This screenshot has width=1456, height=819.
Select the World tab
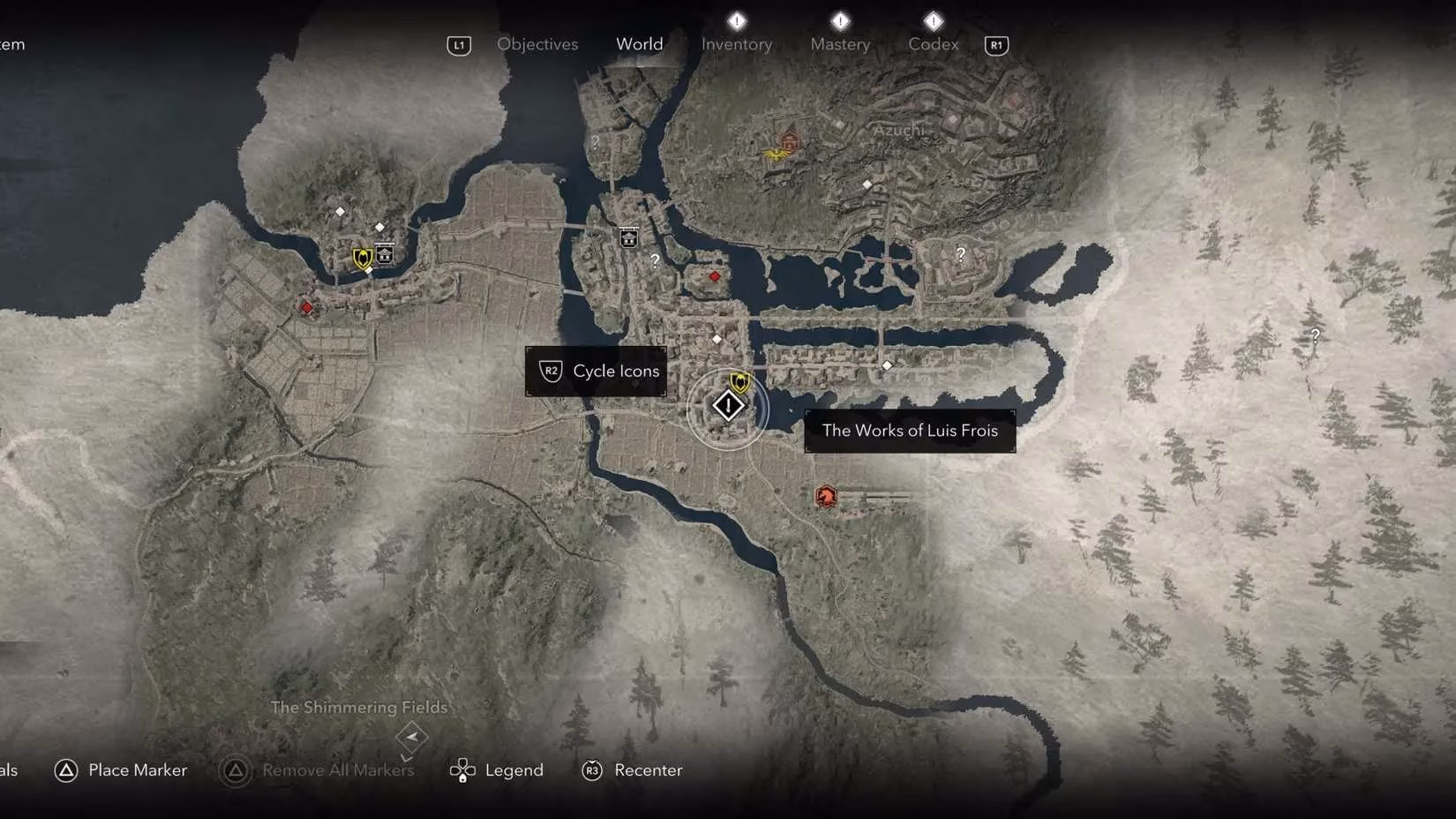[x=639, y=44]
